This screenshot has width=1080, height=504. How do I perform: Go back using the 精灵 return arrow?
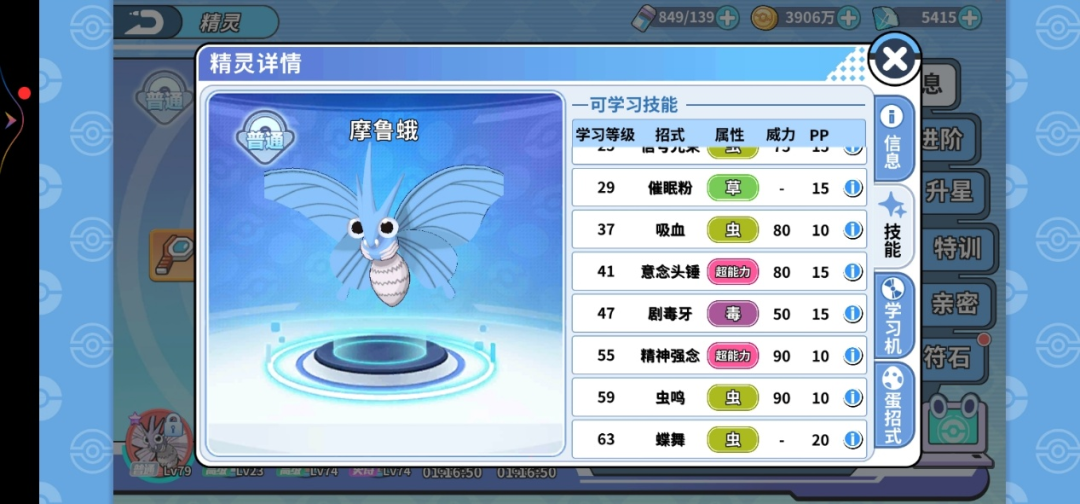coord(147,21)
